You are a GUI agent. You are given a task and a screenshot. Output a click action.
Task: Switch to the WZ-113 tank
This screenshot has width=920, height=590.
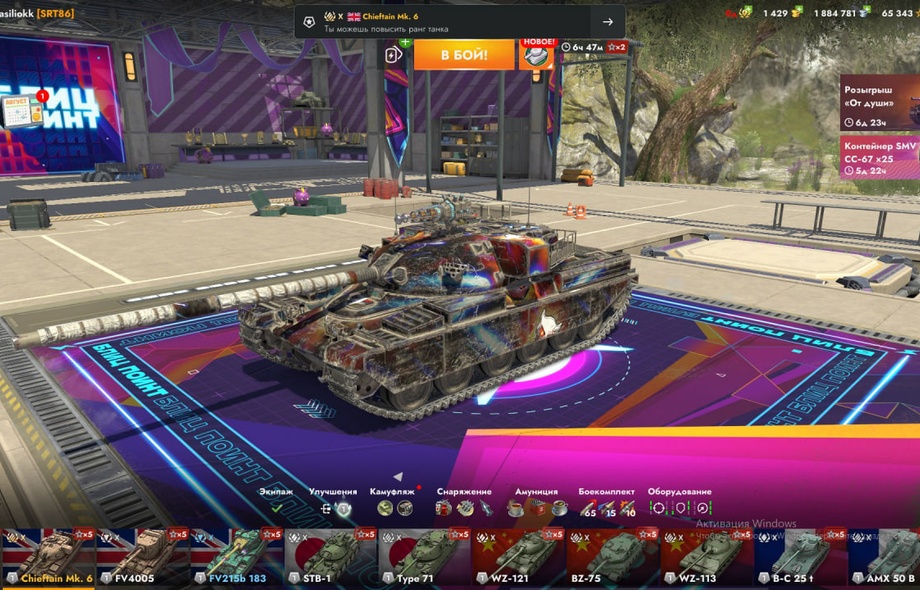click(706, 558)
